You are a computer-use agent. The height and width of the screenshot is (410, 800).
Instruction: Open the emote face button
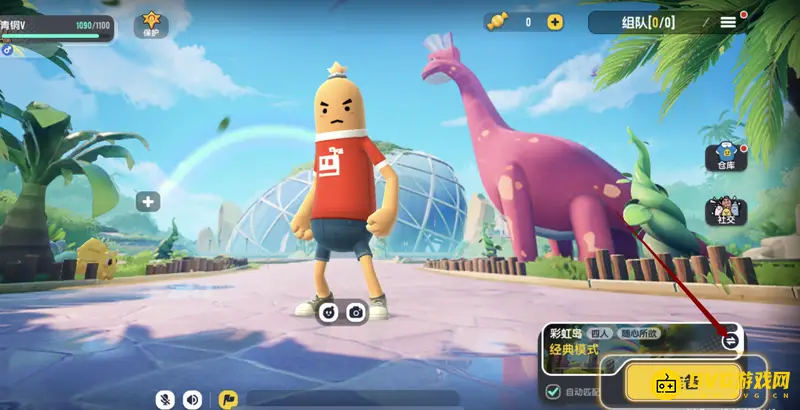pos(328,312)
